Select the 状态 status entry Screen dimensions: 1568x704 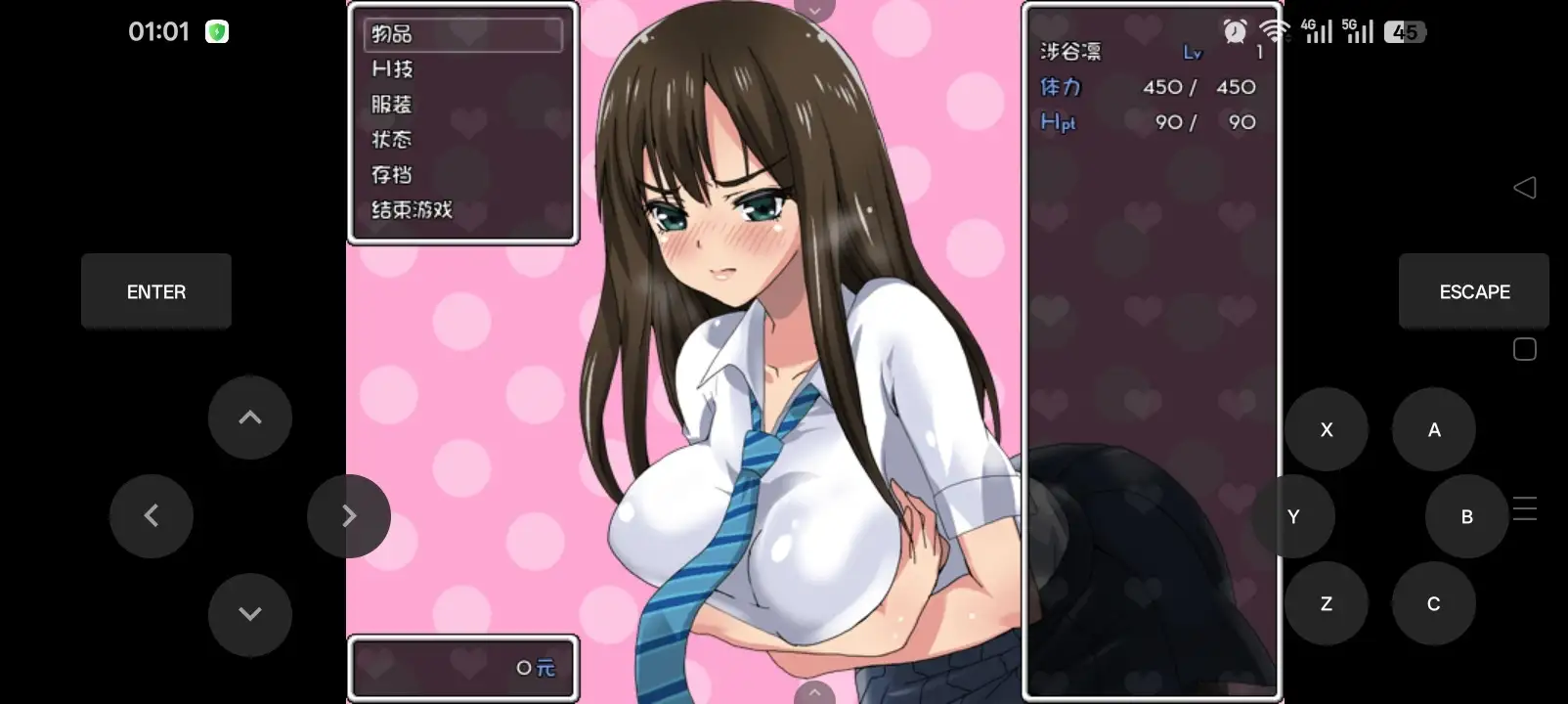tap(389, 140)
